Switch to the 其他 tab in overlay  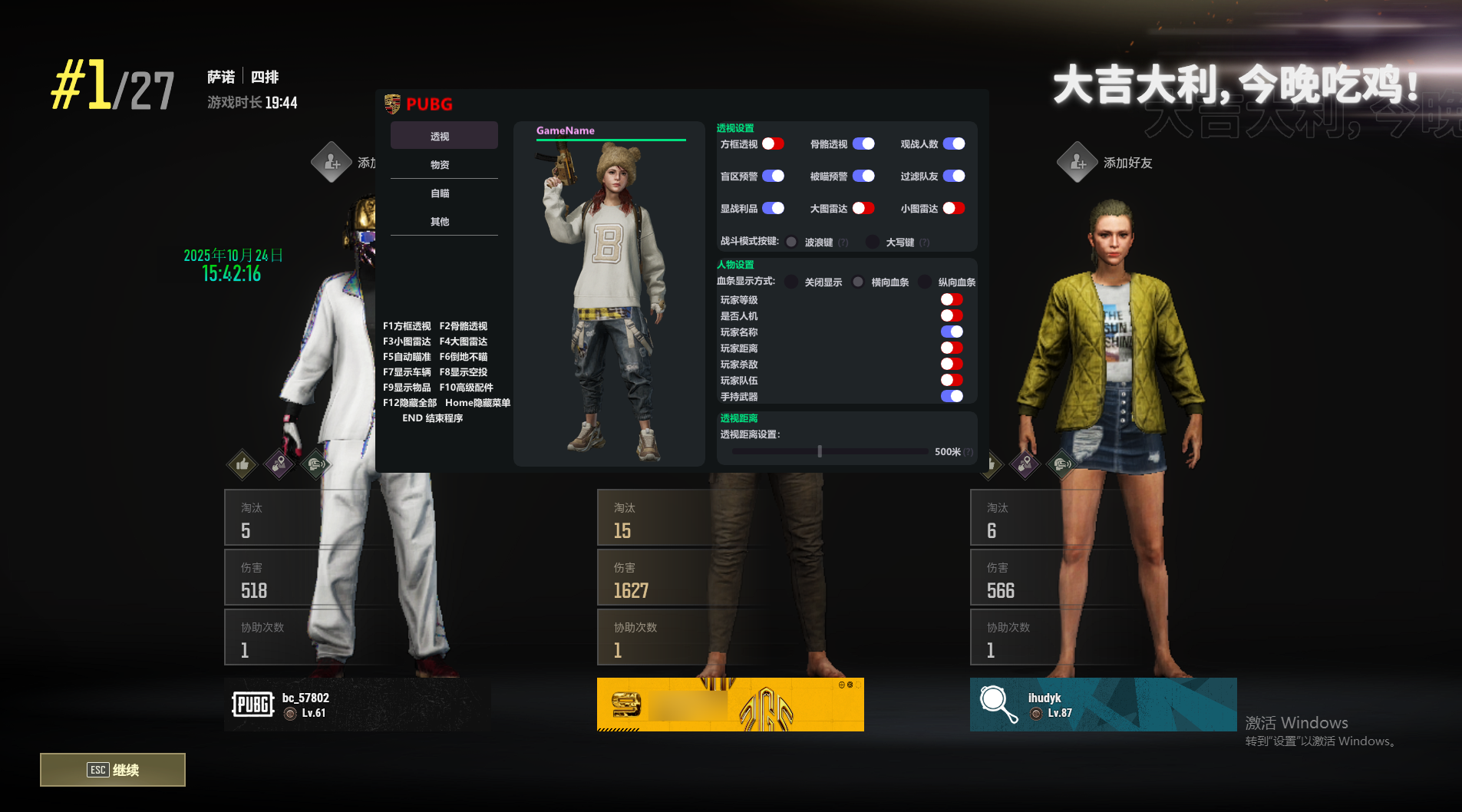pos(440,222)
